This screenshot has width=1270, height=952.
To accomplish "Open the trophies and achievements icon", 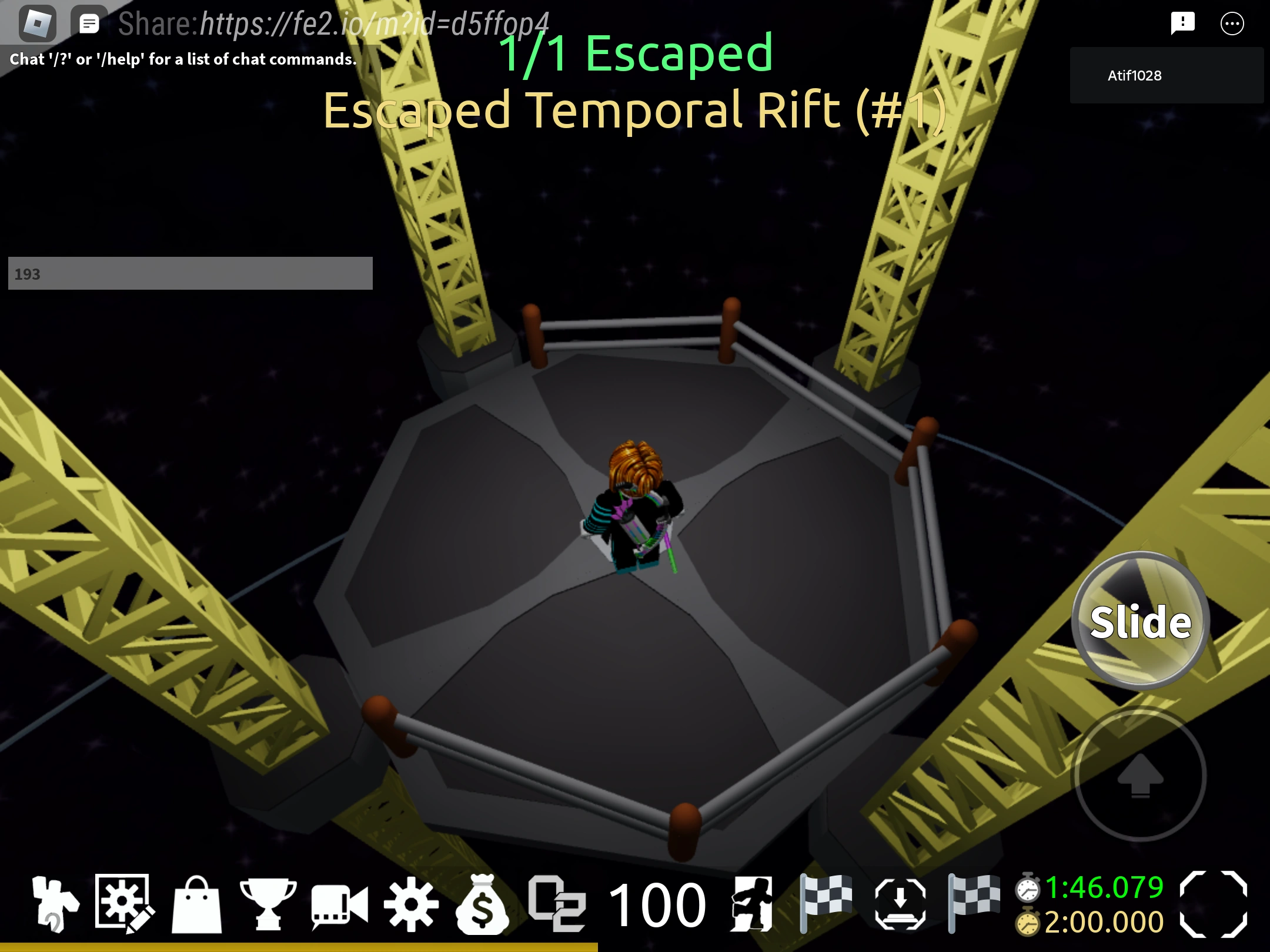I will click(x=268, y=903).
